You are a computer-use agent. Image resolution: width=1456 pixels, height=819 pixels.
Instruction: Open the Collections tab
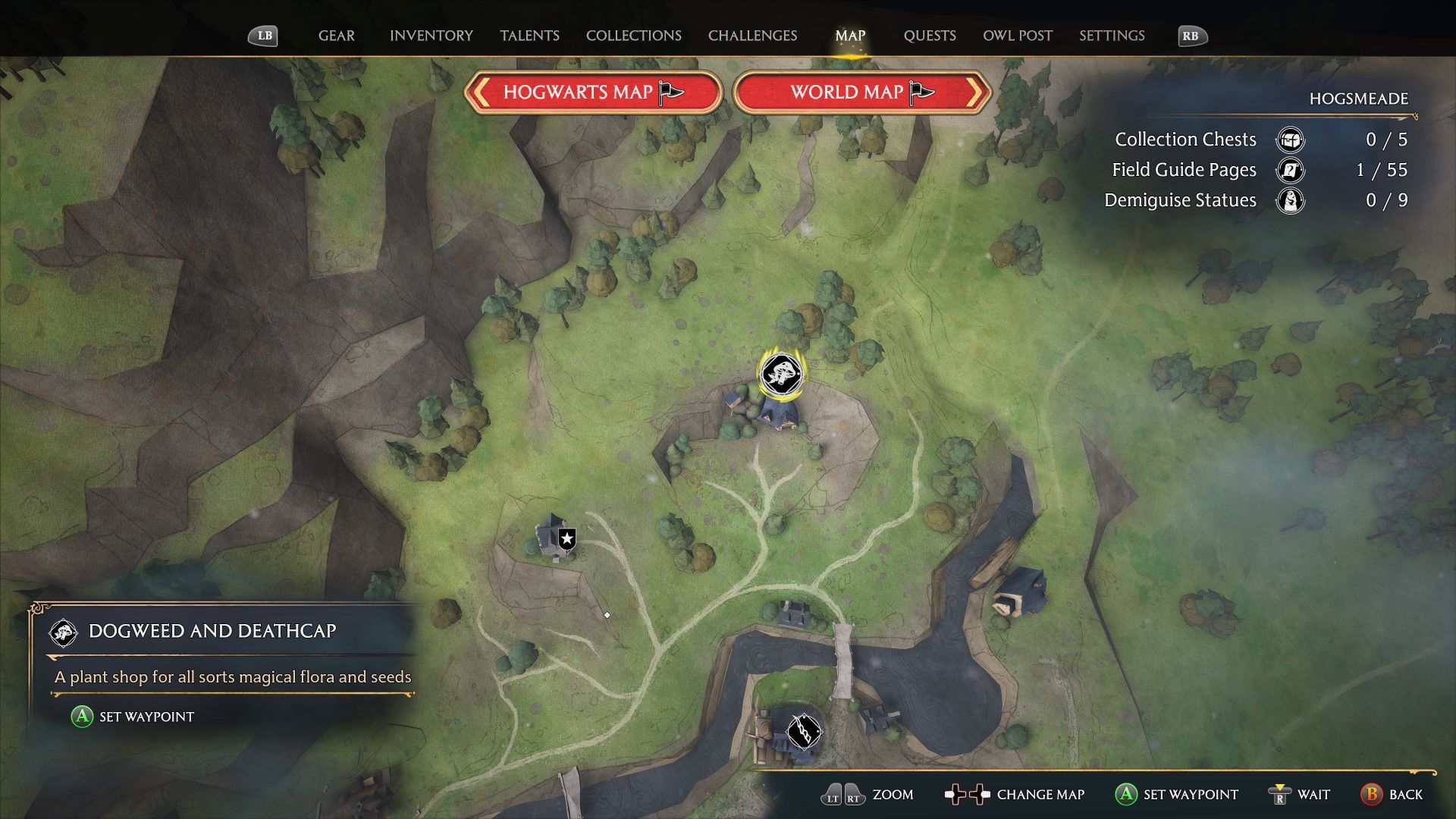633,36
